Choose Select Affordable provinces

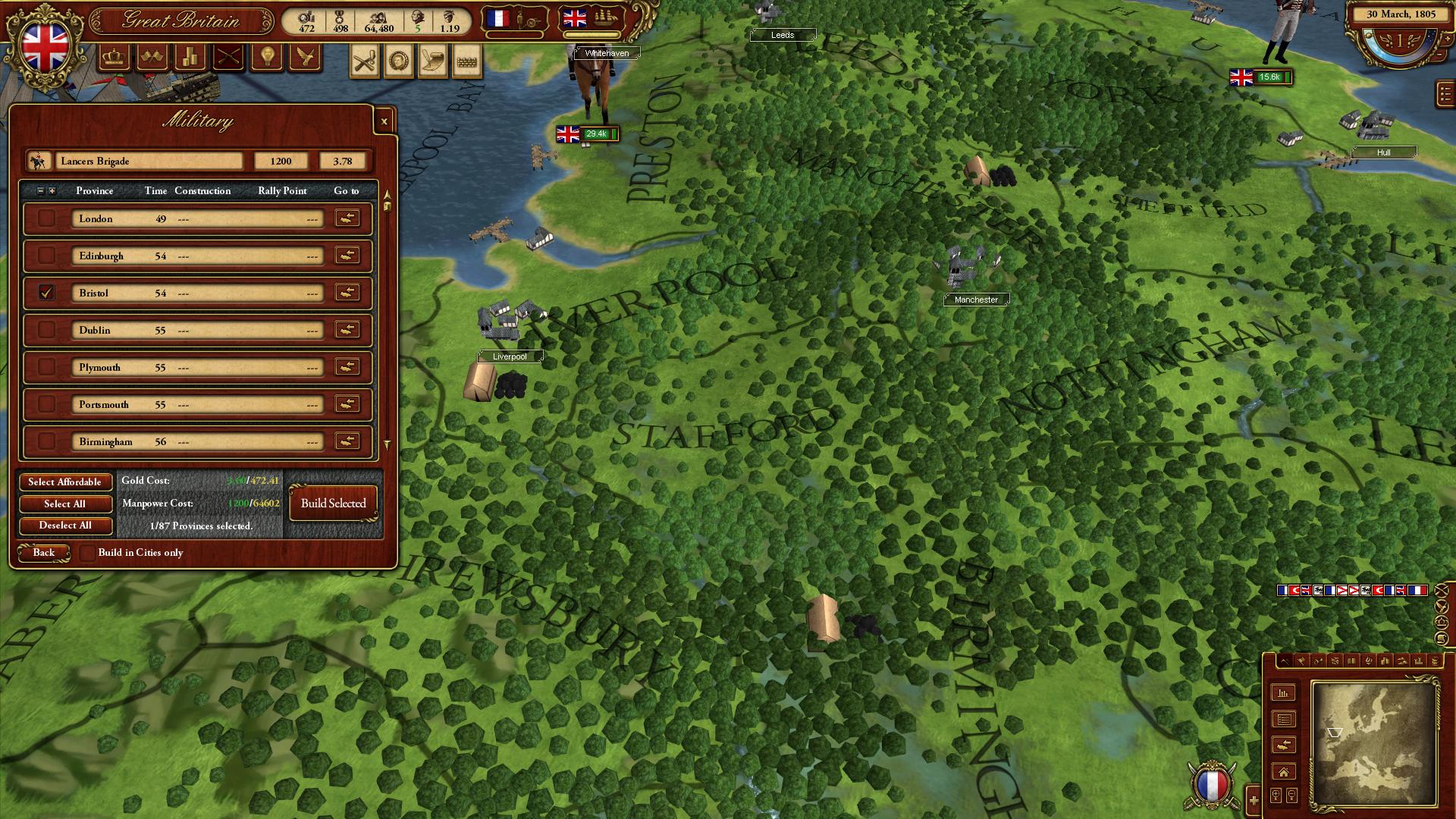[65, 482]
